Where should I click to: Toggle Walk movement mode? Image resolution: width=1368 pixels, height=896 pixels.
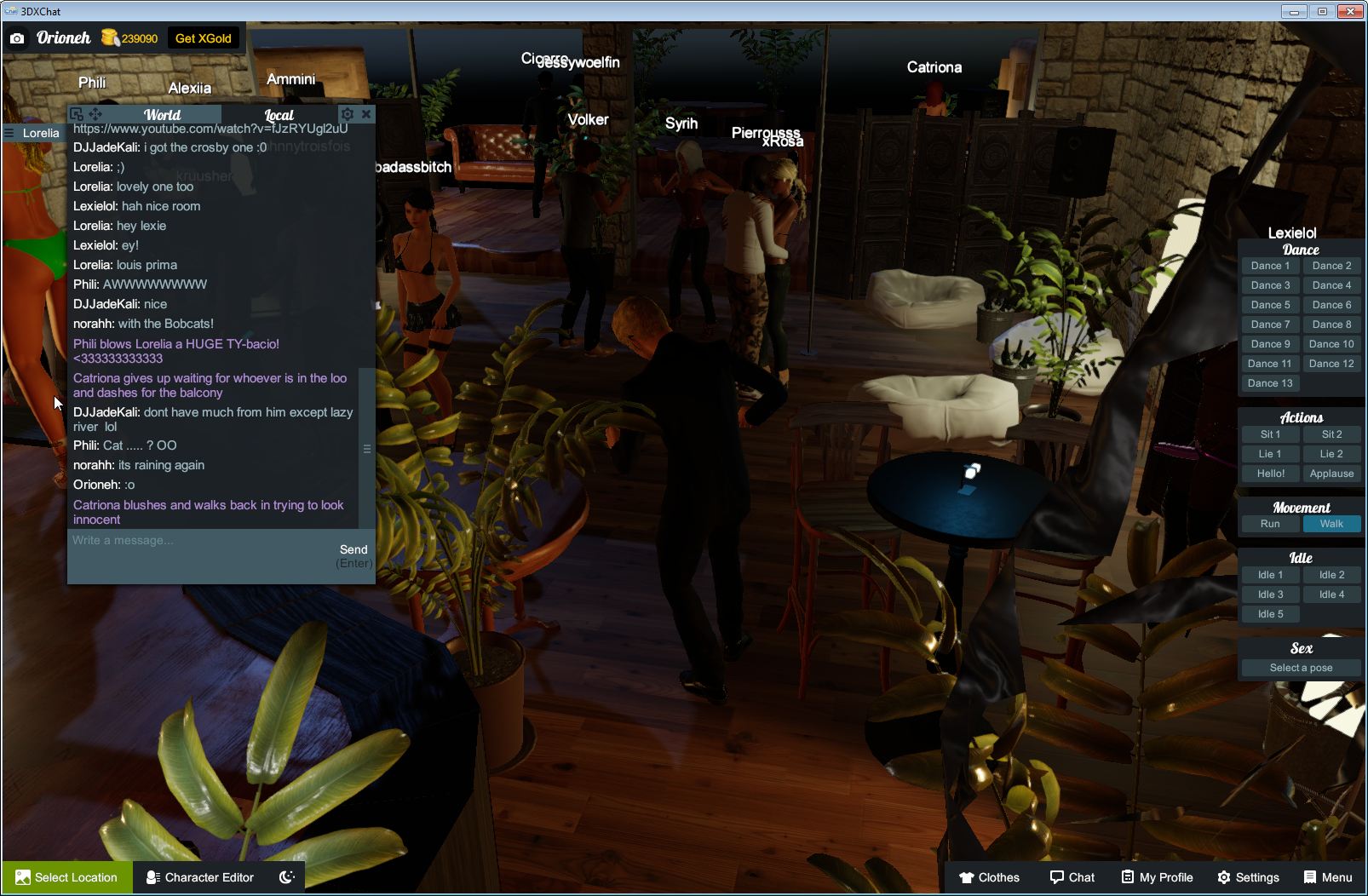click(1331, 524)
